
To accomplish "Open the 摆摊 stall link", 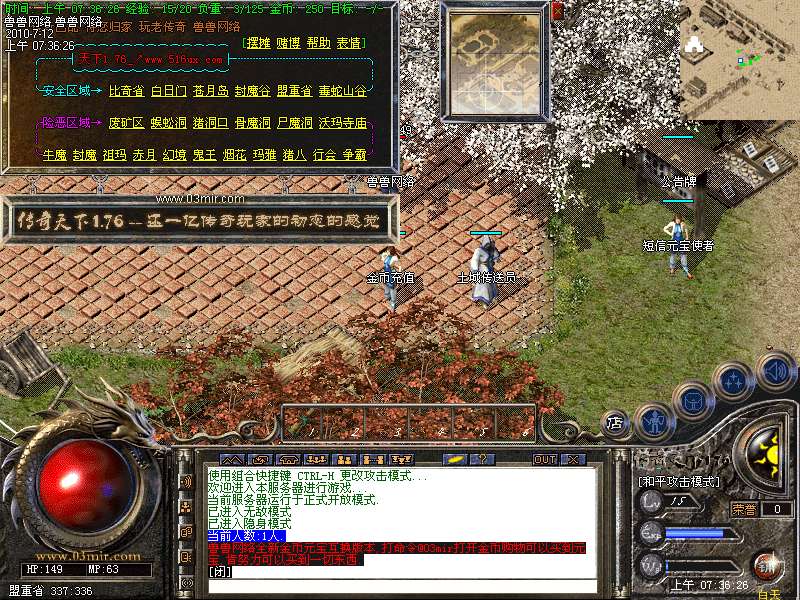I will 259,44.
